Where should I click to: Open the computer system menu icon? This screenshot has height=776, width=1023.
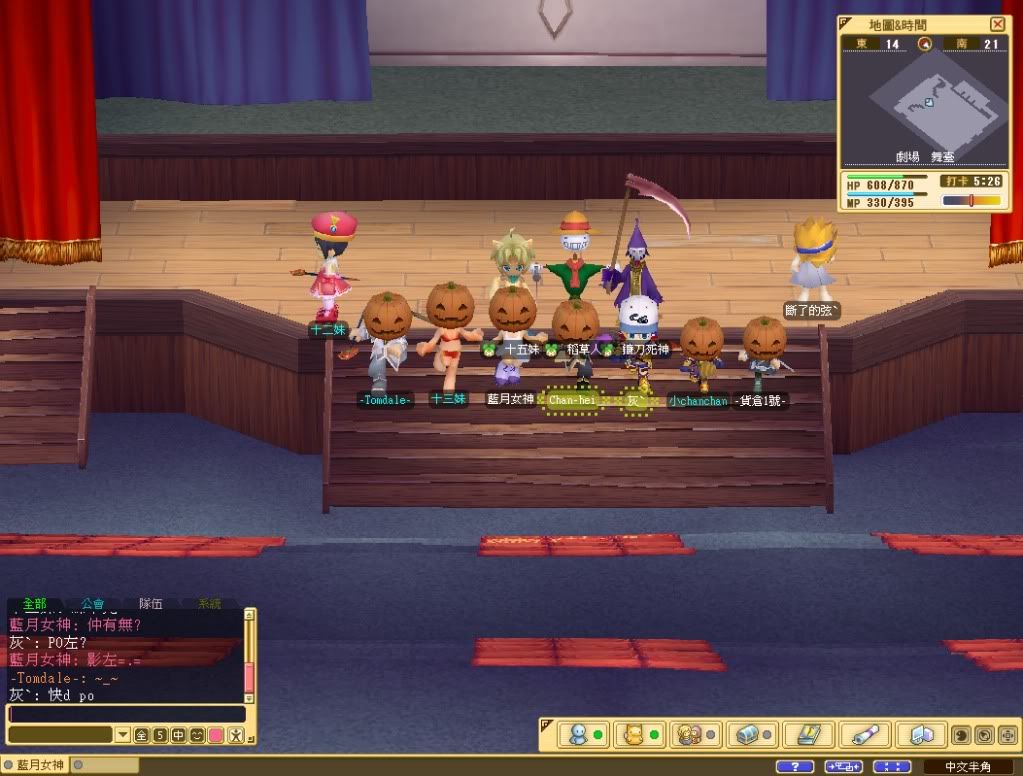point(920,735)
